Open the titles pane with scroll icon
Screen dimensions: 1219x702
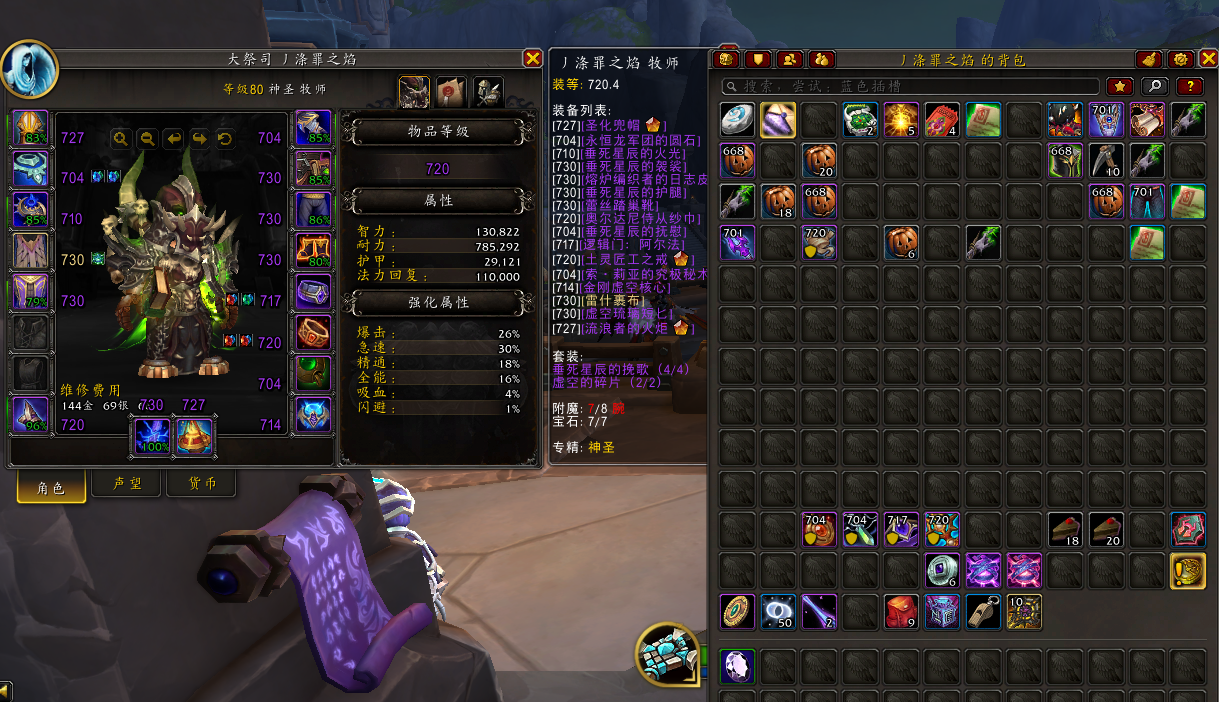tap(451, 91)
